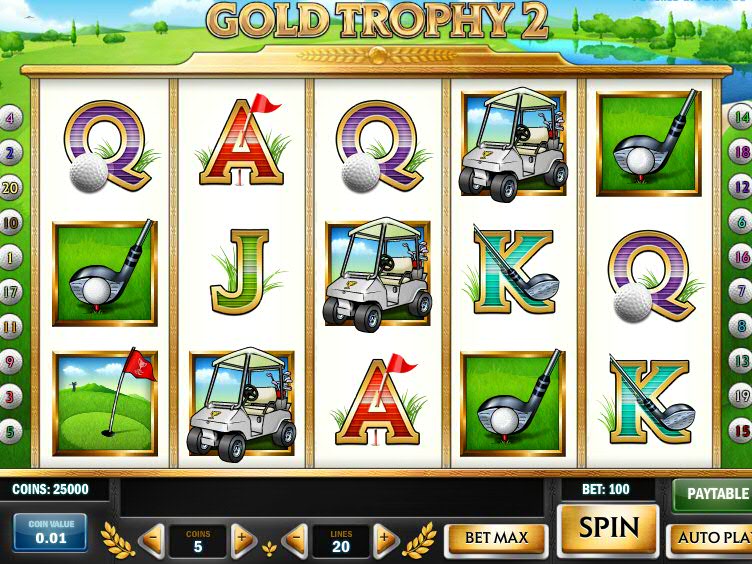Click payline marker 17

pos(11,292)
